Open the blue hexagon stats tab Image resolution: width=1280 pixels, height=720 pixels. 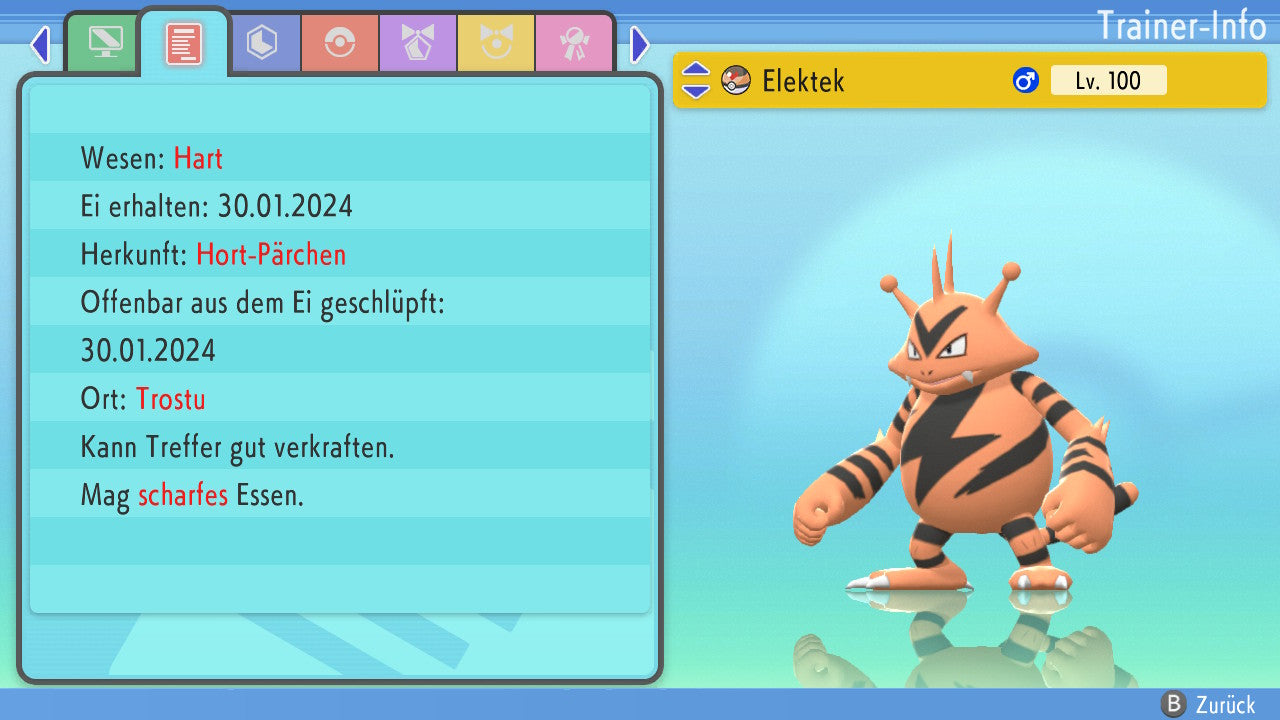[x=262, y=43]
